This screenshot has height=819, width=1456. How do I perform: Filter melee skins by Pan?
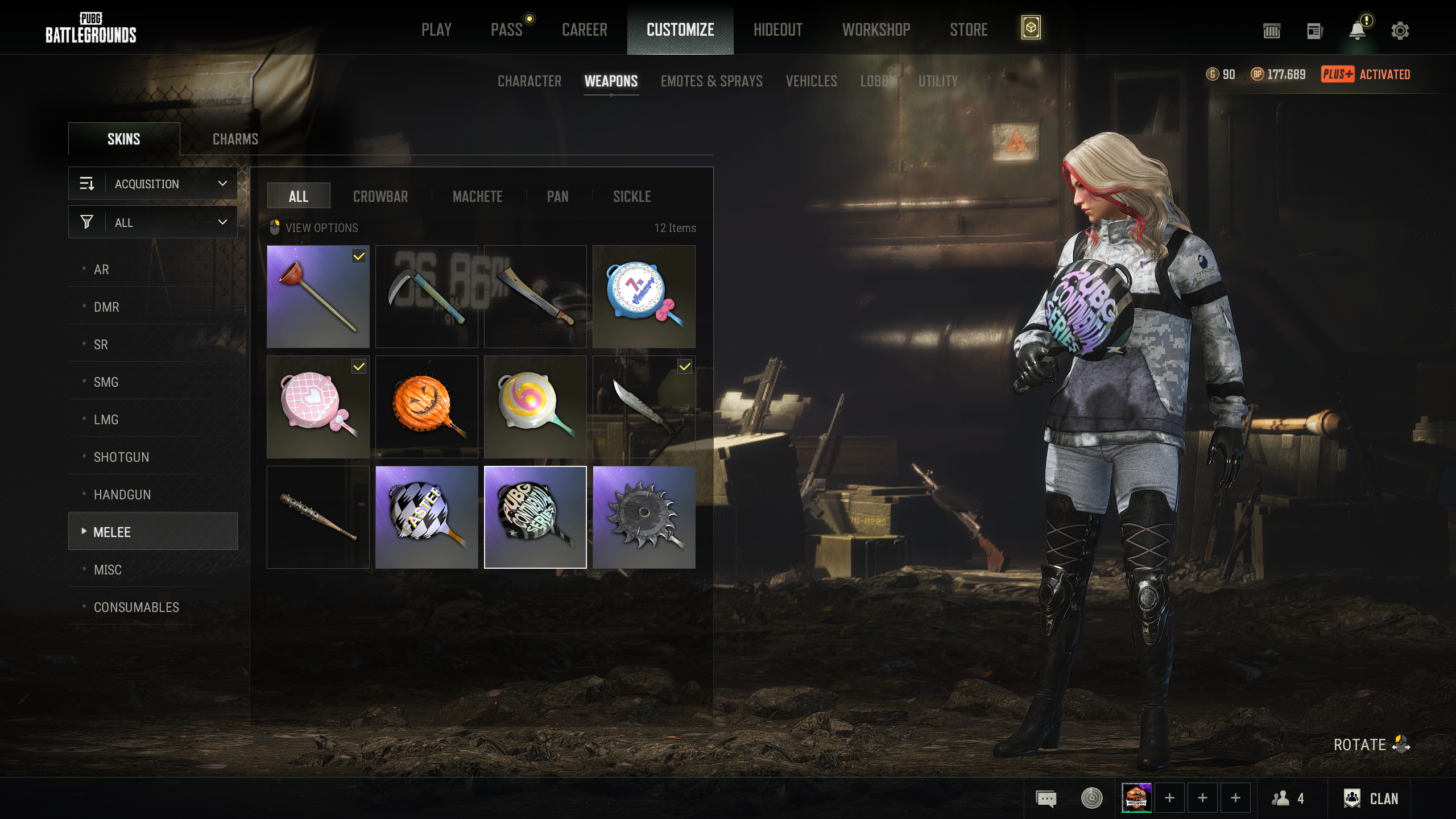(557, 197)
